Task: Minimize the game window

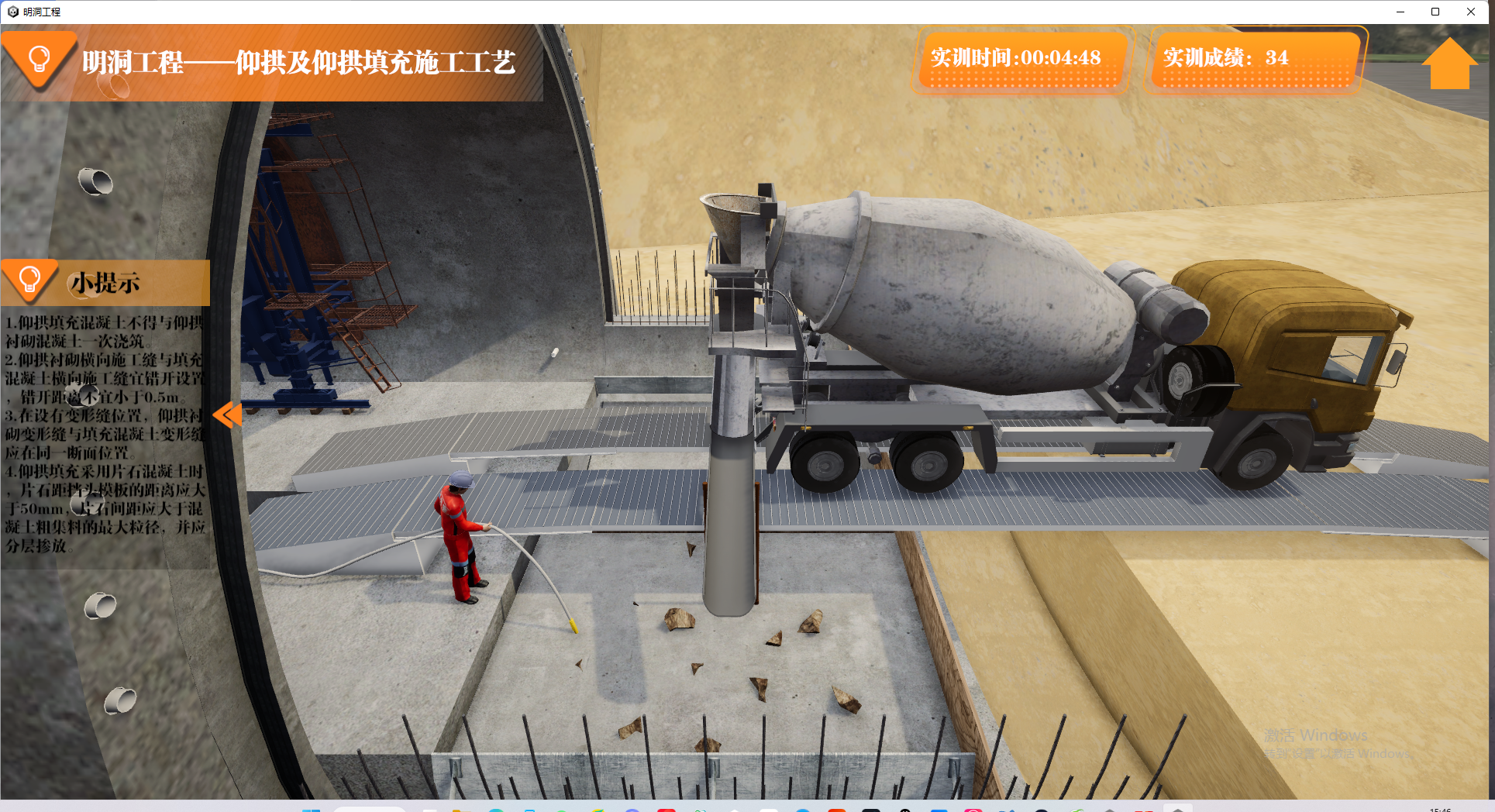Action: click(1400, 12)
